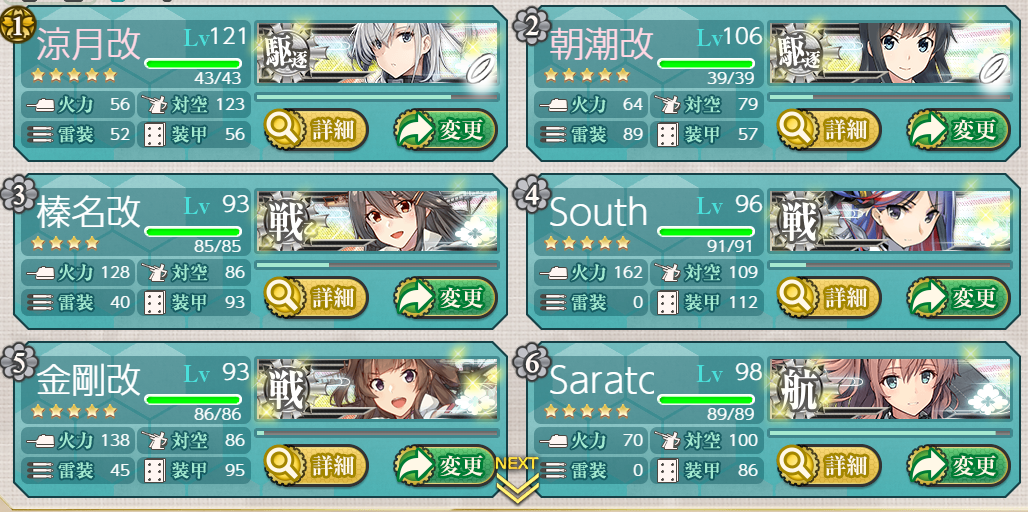Screen dimensions: 1028x512
Task: Swap 榛名改 using the 変更 button
Action: (445, 297)
